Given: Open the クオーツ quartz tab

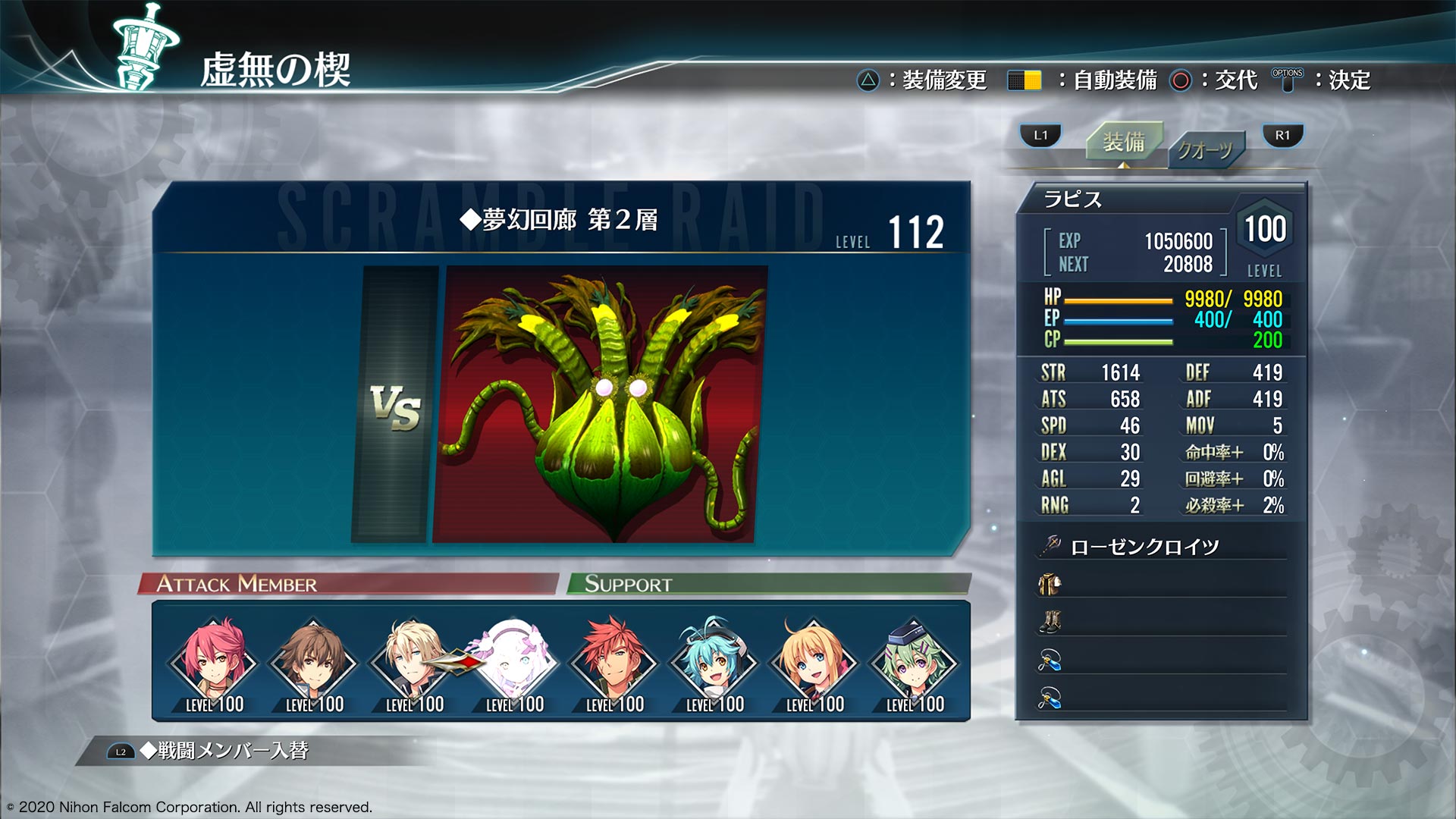Looking at the screenshot, I should (x=1205, y=149).
